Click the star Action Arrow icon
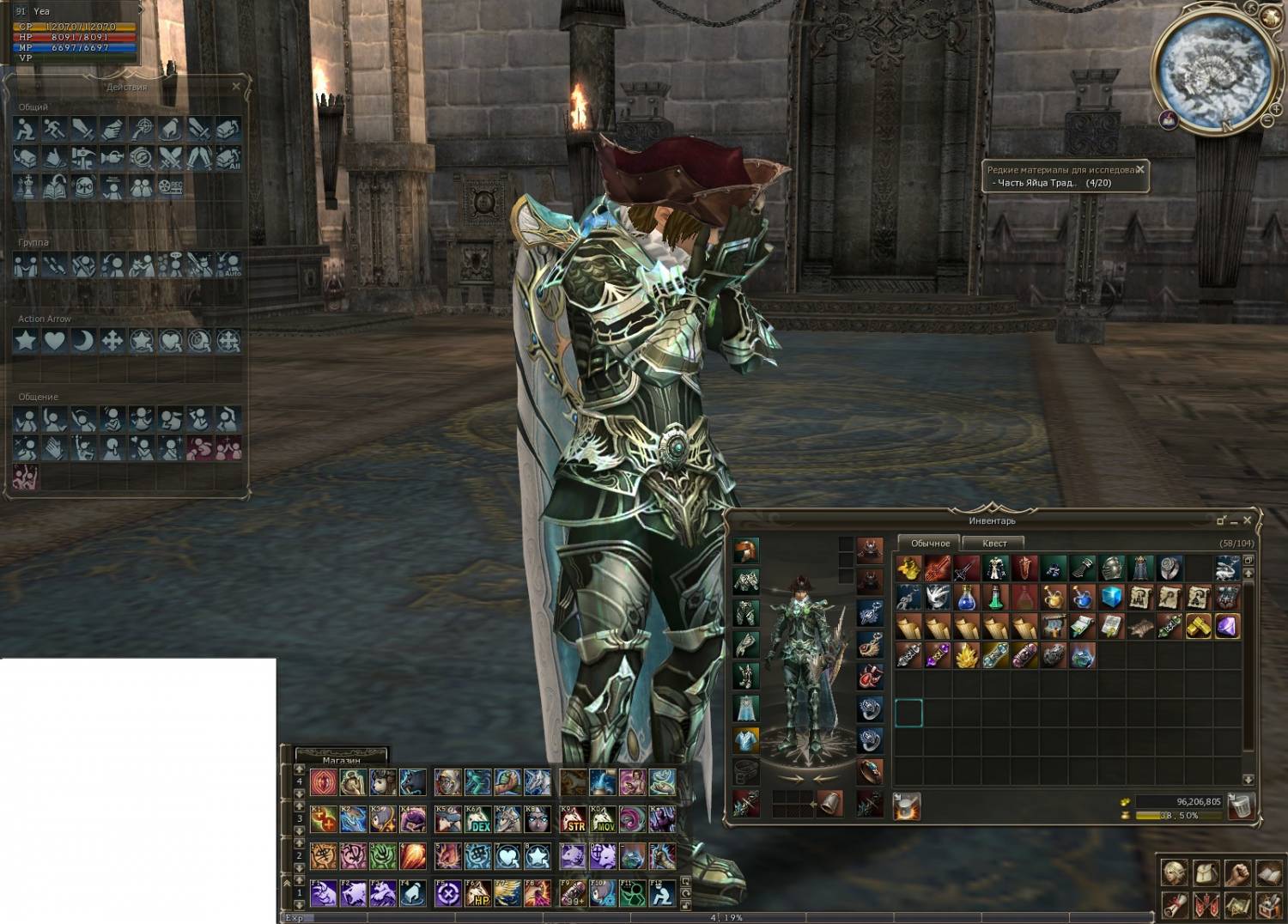This screenshot has width=1288, height=924. 26,341
